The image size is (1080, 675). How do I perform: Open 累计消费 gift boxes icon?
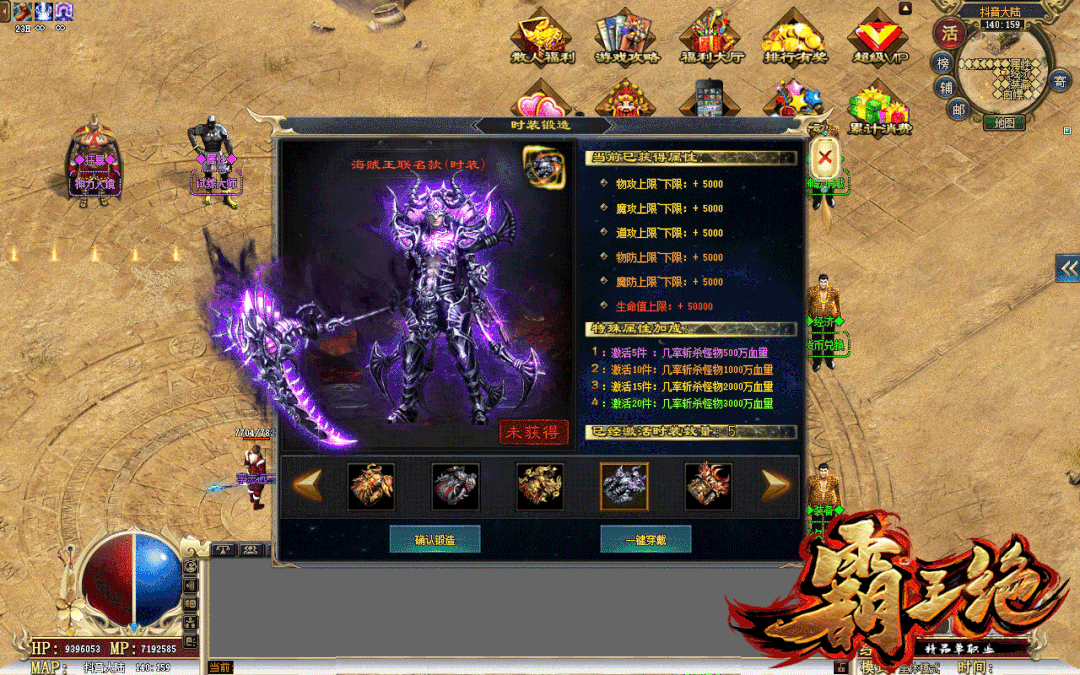coord(879,109)
